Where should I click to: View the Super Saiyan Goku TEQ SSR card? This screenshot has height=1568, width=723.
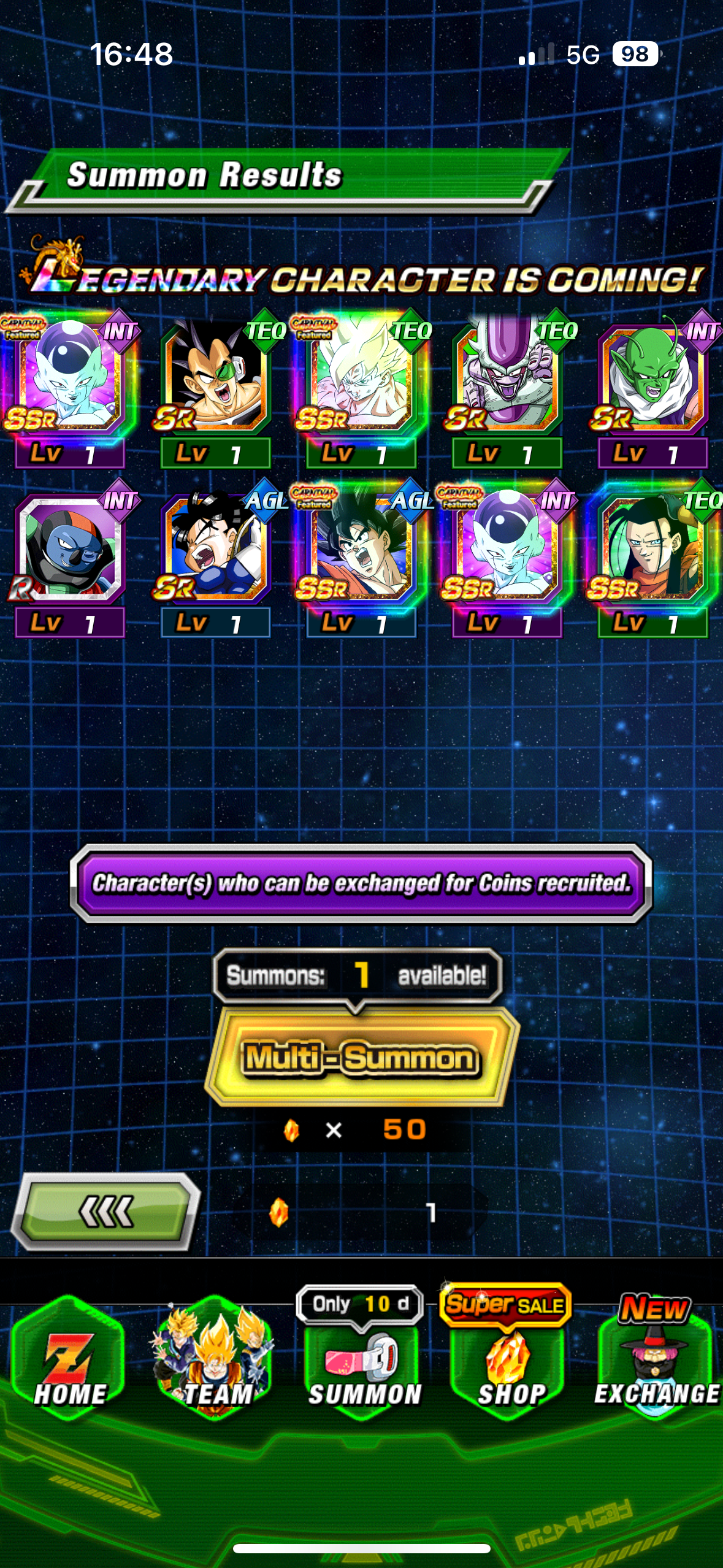tap(361, 380)
